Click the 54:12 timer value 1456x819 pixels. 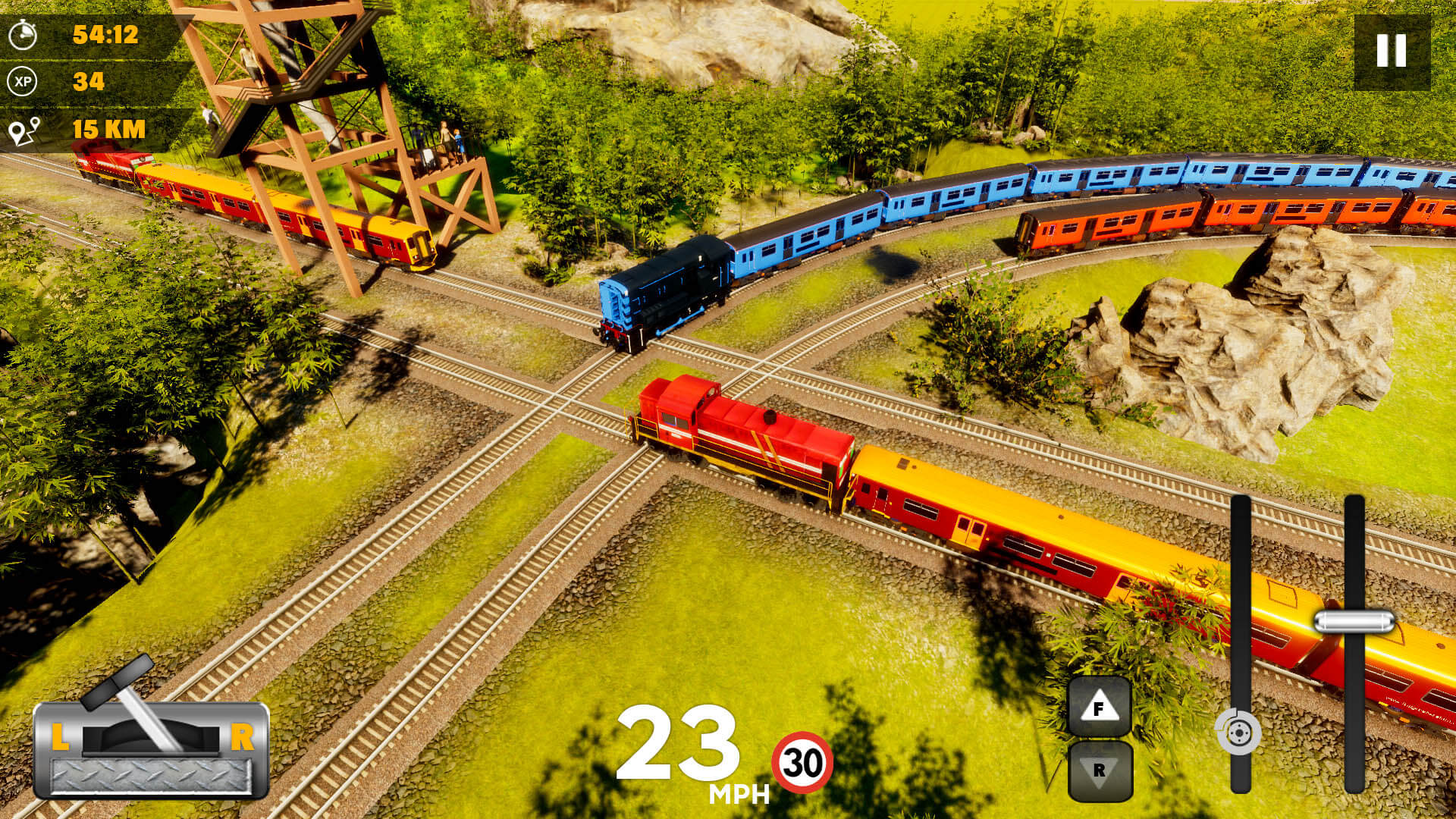105,33
